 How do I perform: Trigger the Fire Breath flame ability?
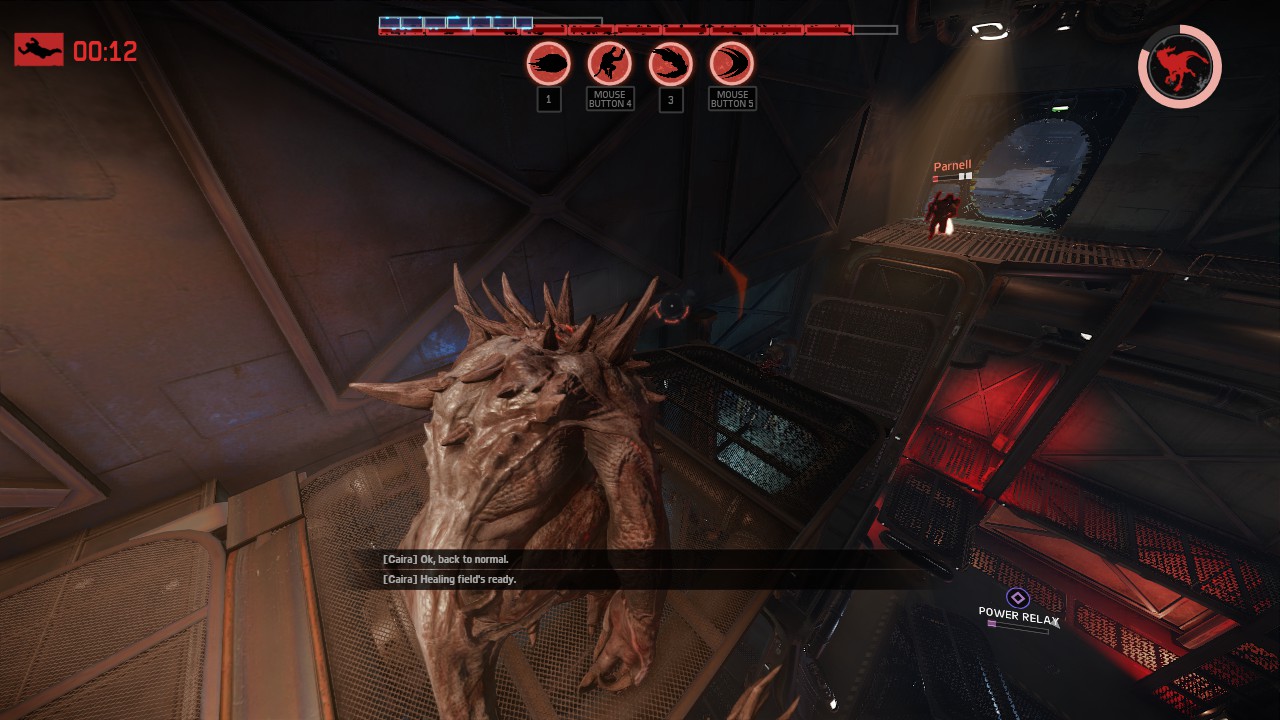pos(670,65)
